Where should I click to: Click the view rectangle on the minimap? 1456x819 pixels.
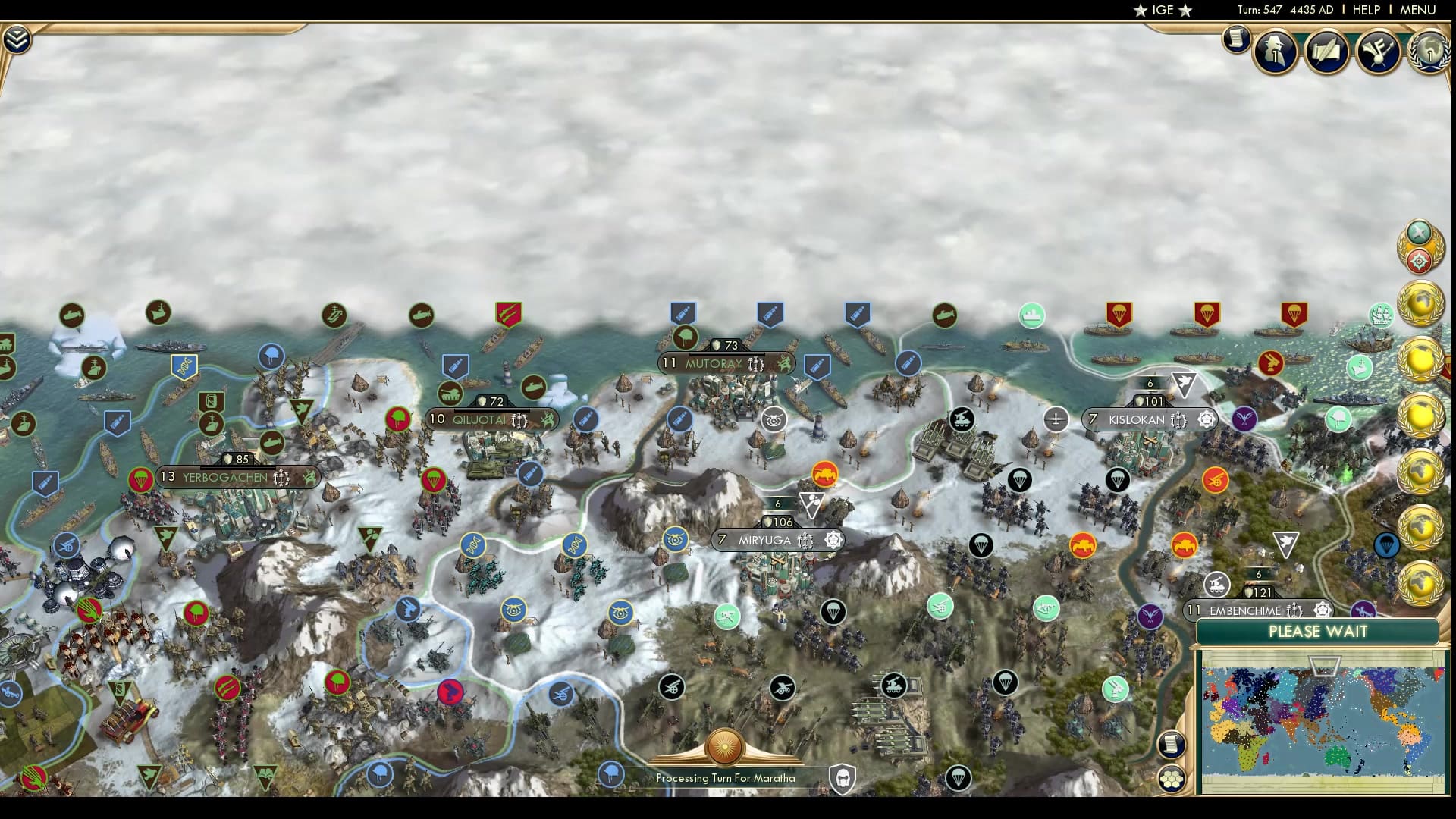click(1323, 666)
